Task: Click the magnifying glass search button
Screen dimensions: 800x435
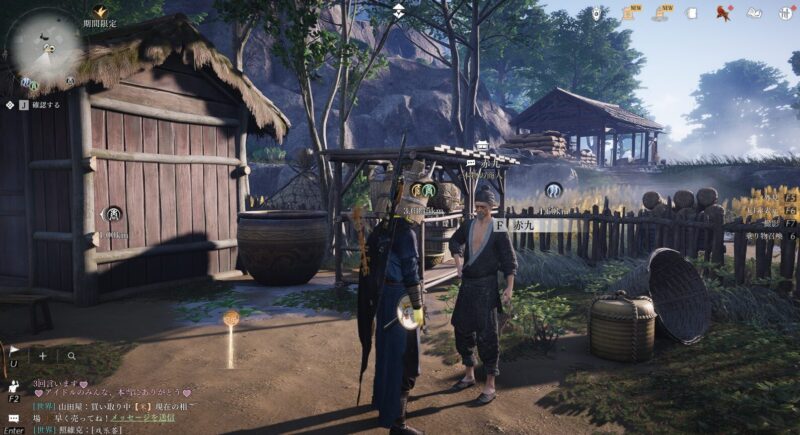Action: click(x=71, y=355)
